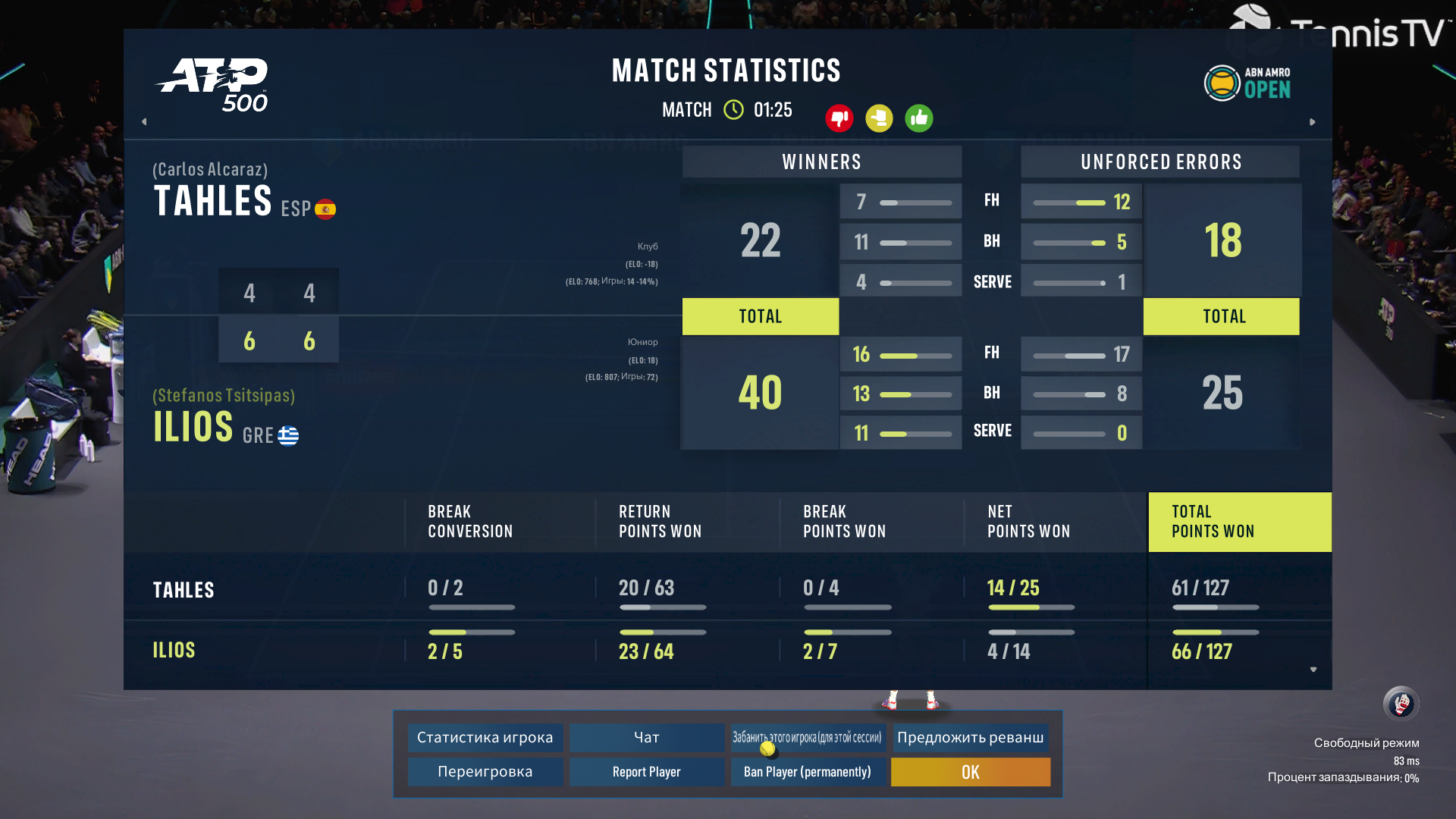Give the red thumbs-down rating
This screenshot has width=1456, height=819.
(x=839, y=118)
